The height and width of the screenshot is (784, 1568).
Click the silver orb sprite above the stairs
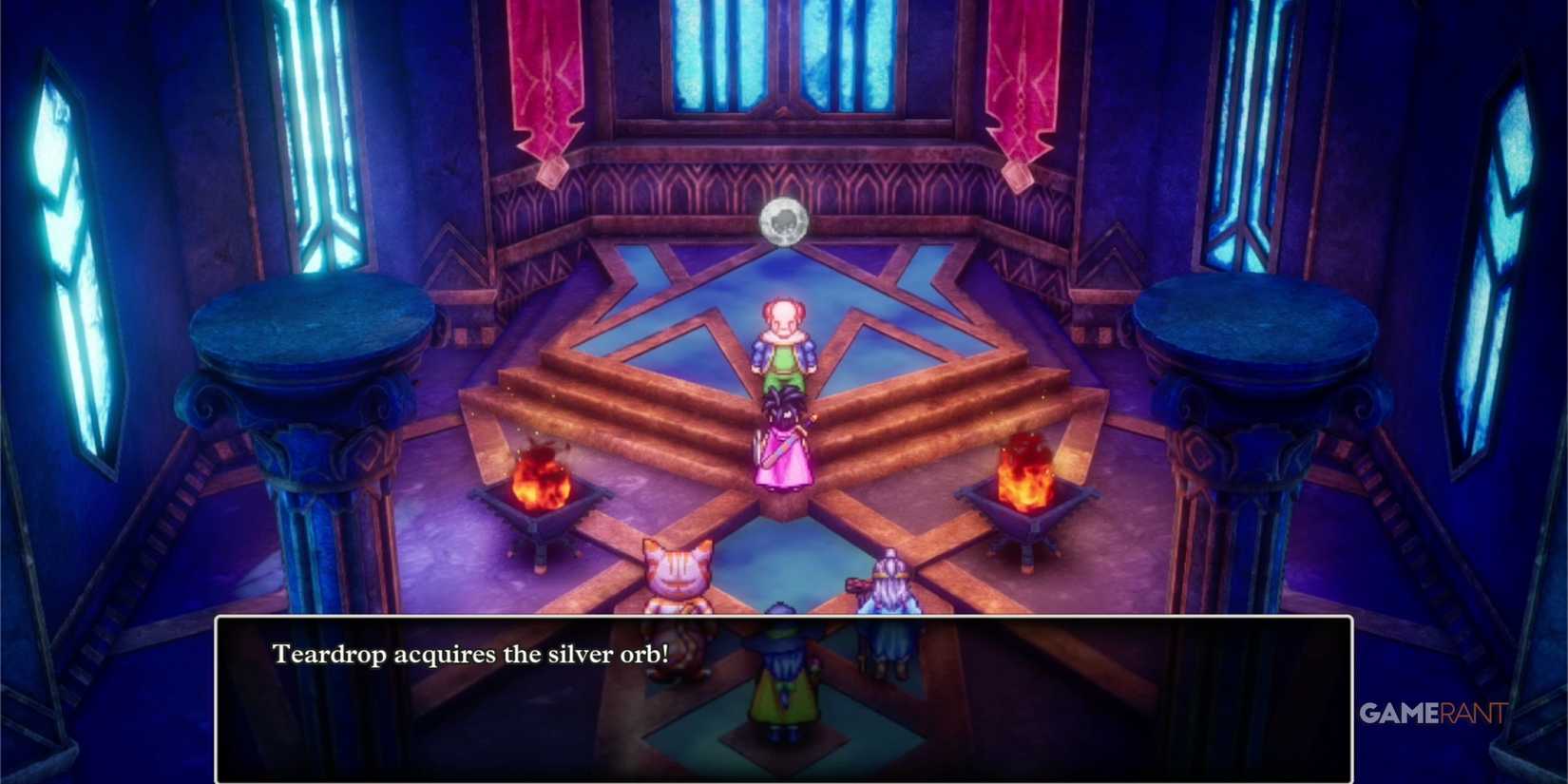pos(781,220)
